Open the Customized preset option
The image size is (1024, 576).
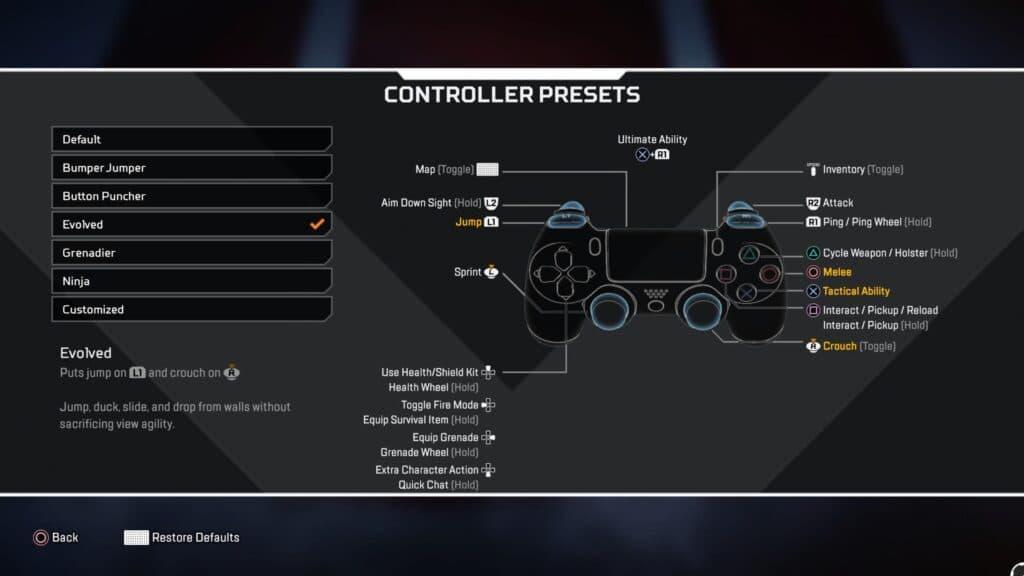[x=191, y=309]
